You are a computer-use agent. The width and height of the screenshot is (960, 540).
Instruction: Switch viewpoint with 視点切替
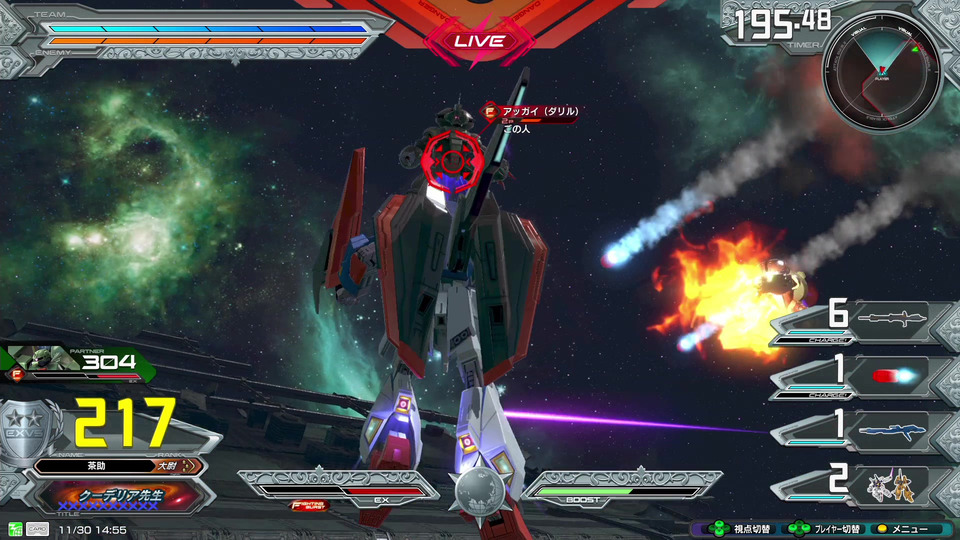coord(736,529)
